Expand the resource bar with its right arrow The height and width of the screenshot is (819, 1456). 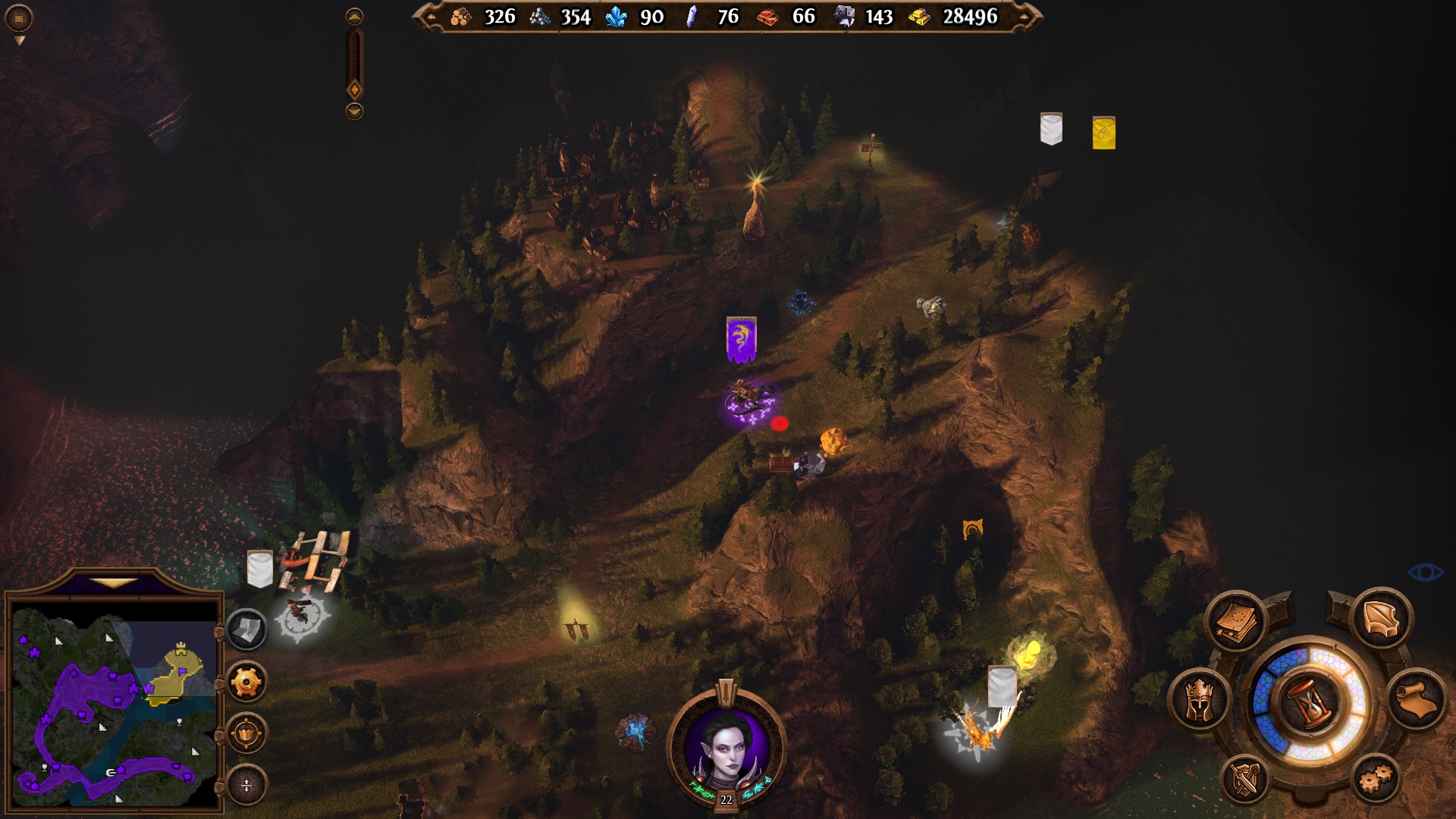pos(1026,17)
